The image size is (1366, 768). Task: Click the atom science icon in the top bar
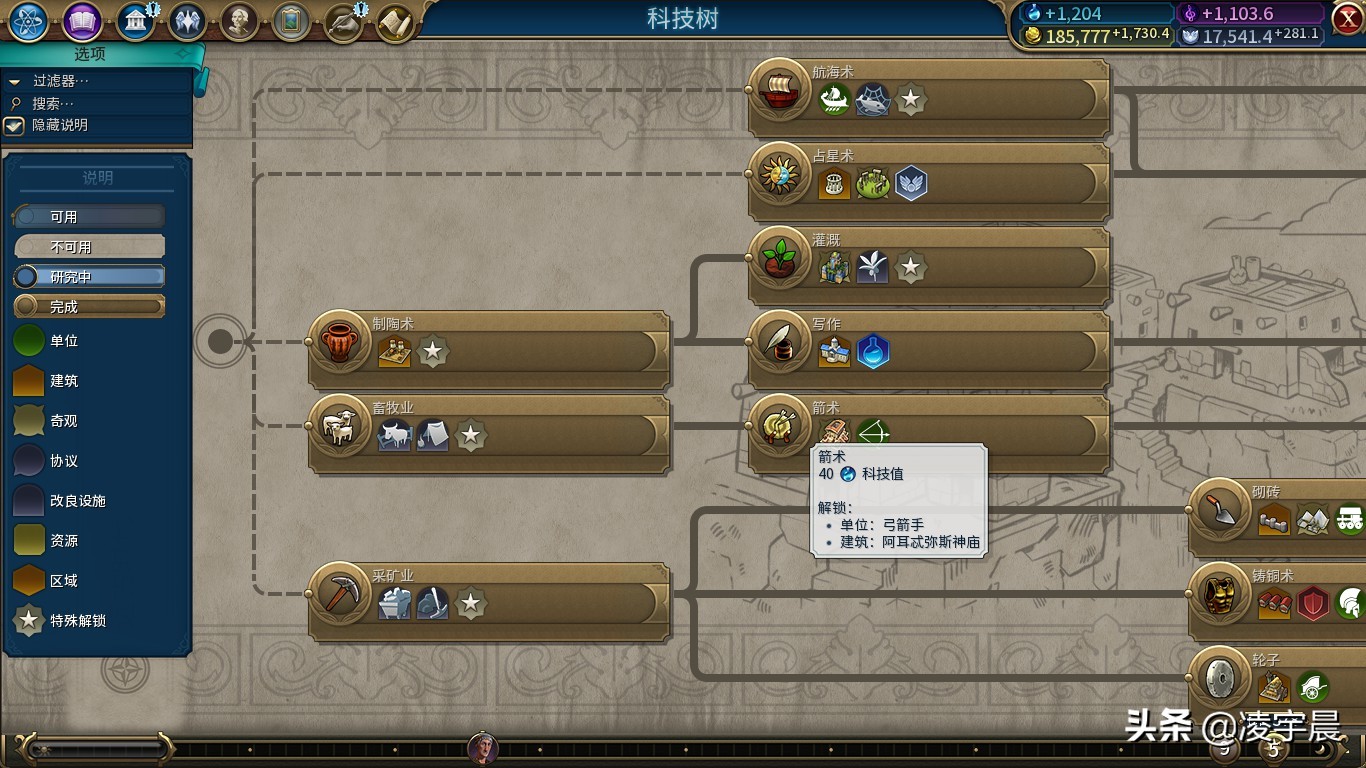click(27, 22)
